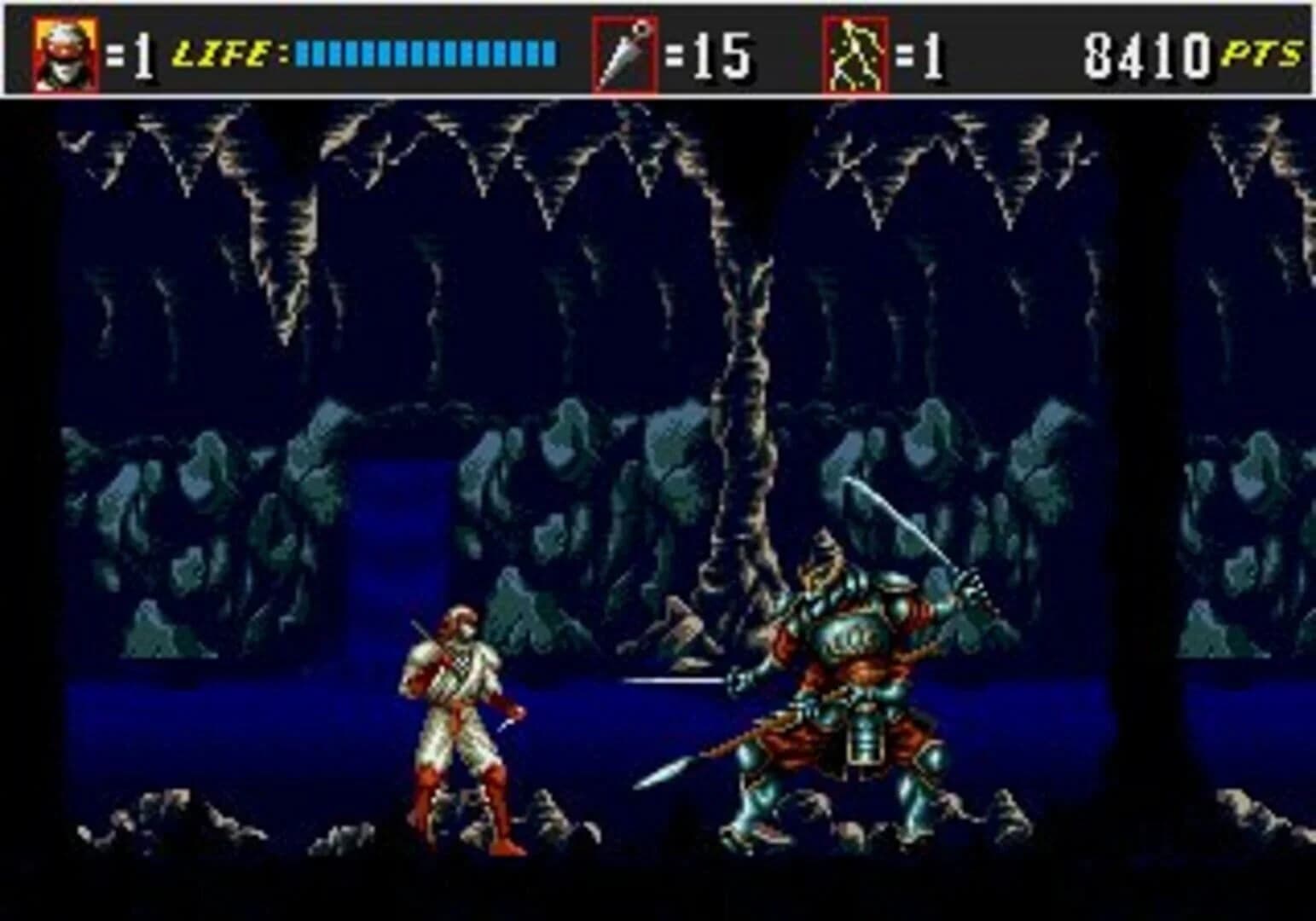Toggle the middle segment of the LIFE bar
The image size is (1316, 921).
point(422,53)
